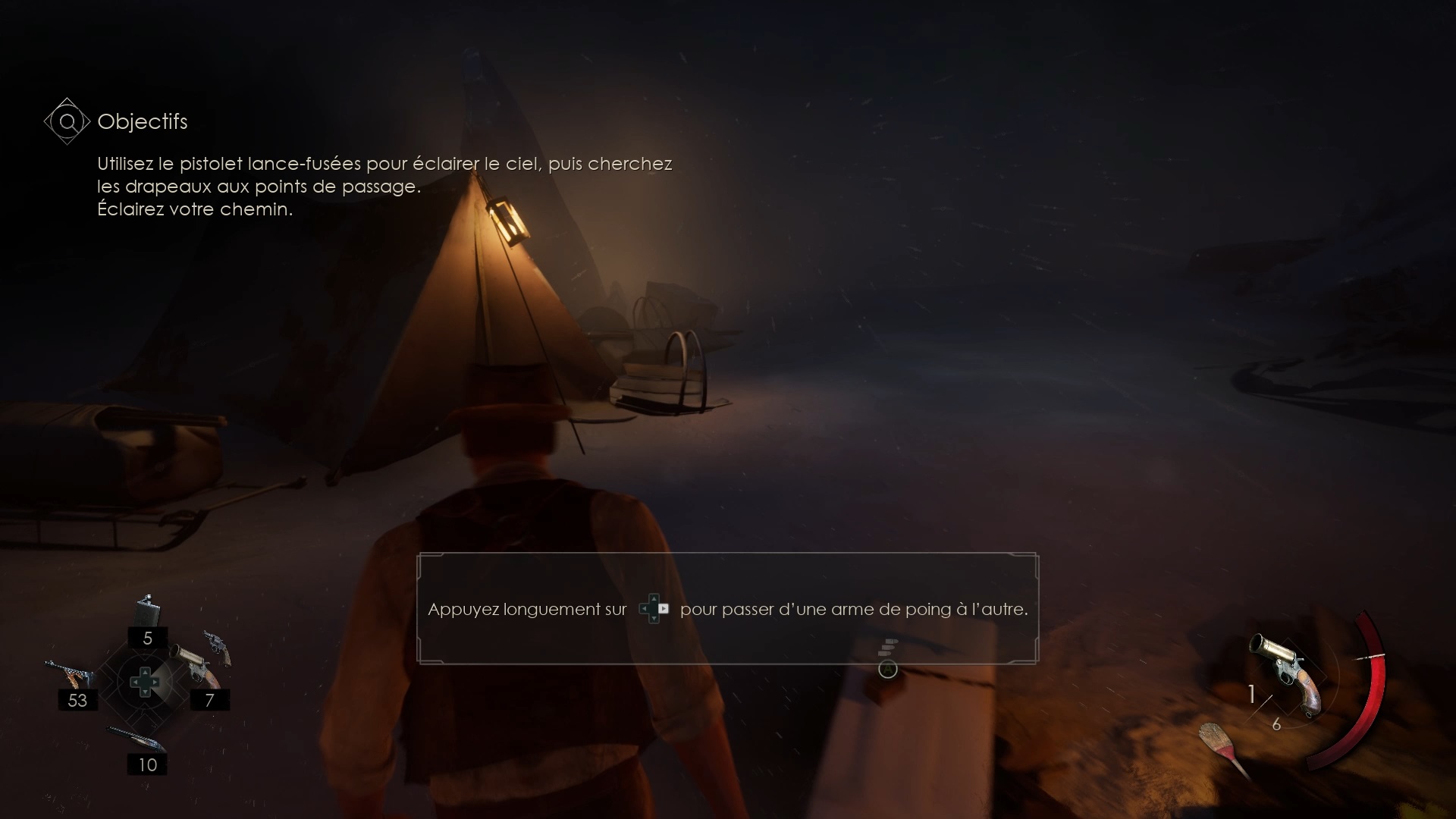The image size is (1456, 819).
Task: Select the oar melee weapon icon
Action: pos(1222,747)
